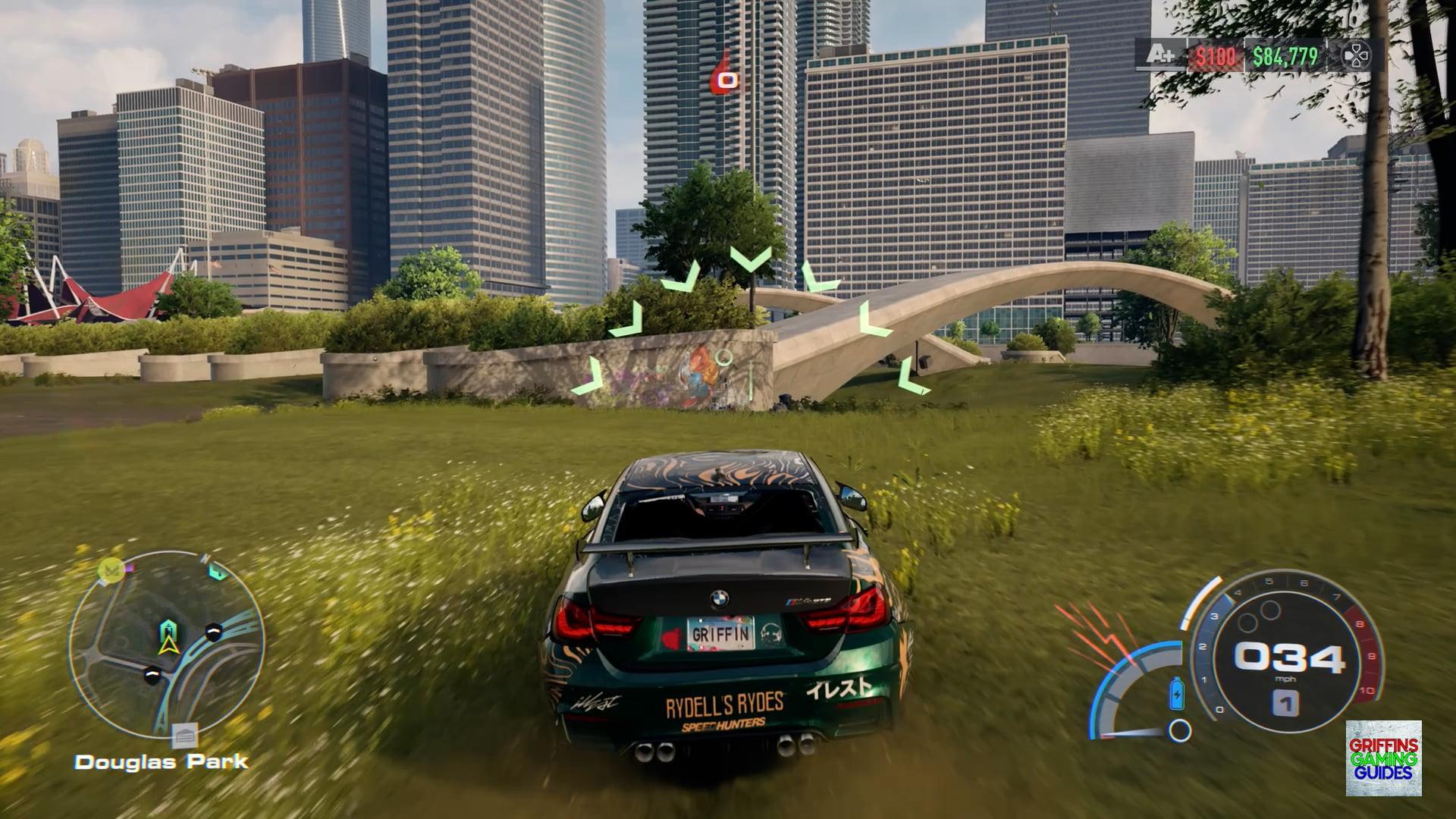Select the red collectible marker floating above the skyline
1456x819 pixels.
pos(726,76)
